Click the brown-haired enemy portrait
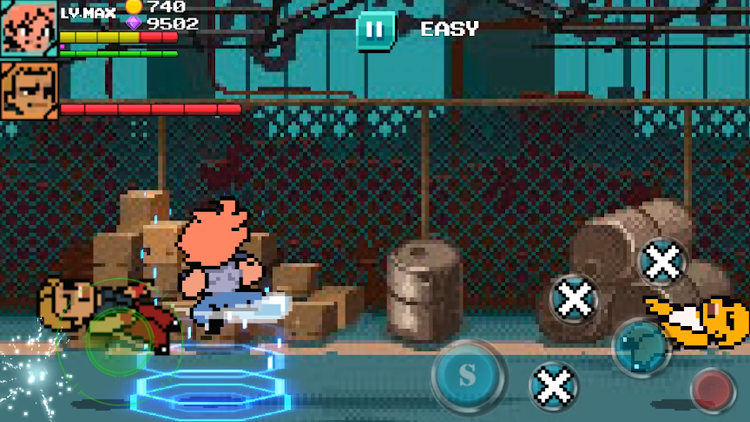 [28, 92]
